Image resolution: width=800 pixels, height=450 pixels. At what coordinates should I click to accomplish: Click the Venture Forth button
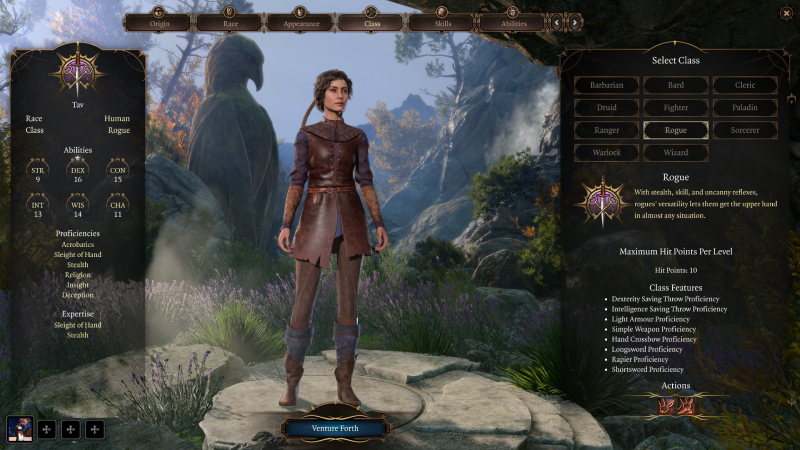coord(334,428)
